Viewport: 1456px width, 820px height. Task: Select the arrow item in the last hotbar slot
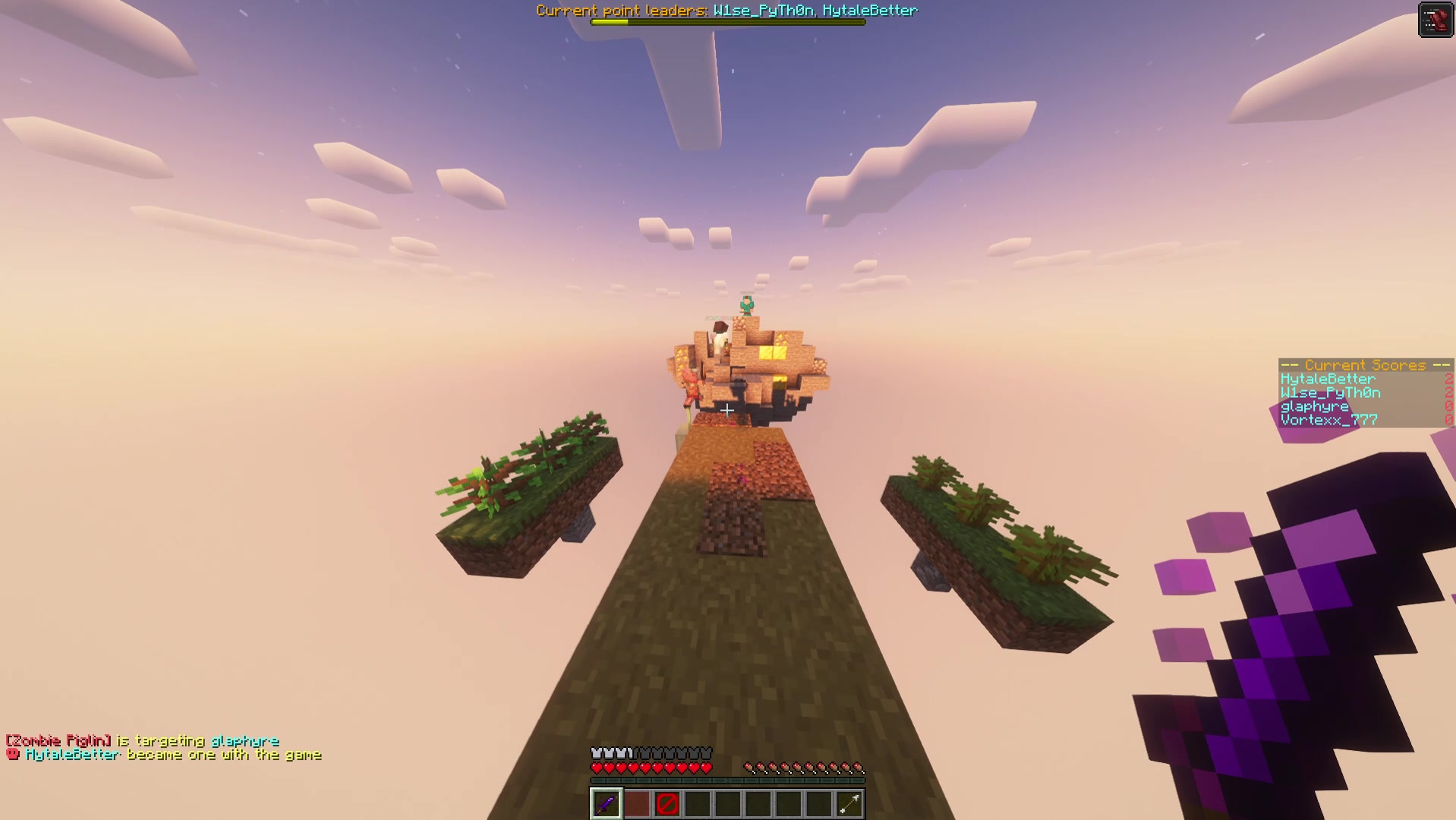tap(849, 804)
